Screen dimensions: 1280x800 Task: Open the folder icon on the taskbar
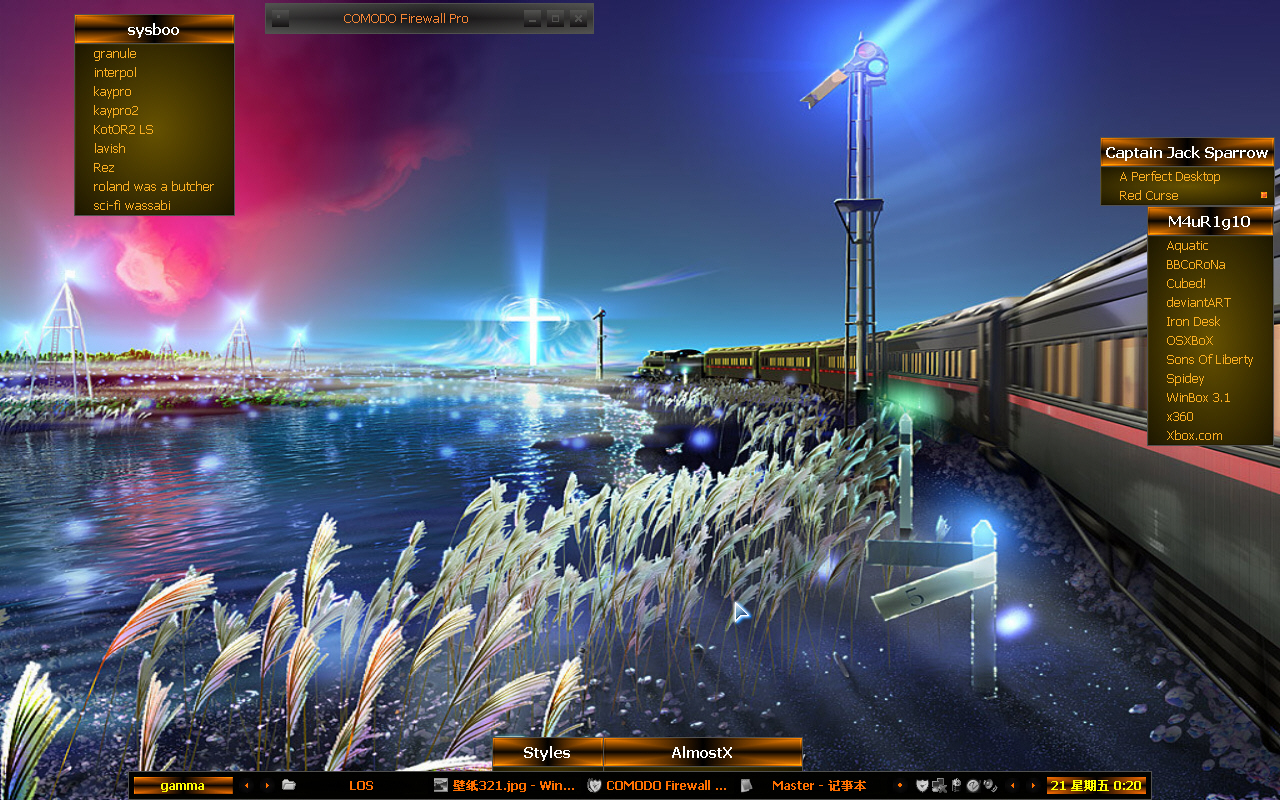tap(289, 786)
